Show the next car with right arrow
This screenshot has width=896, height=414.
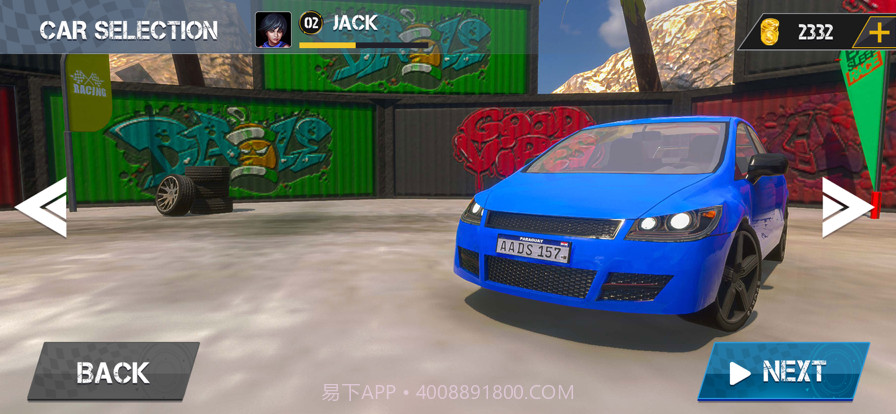(845, 207)
